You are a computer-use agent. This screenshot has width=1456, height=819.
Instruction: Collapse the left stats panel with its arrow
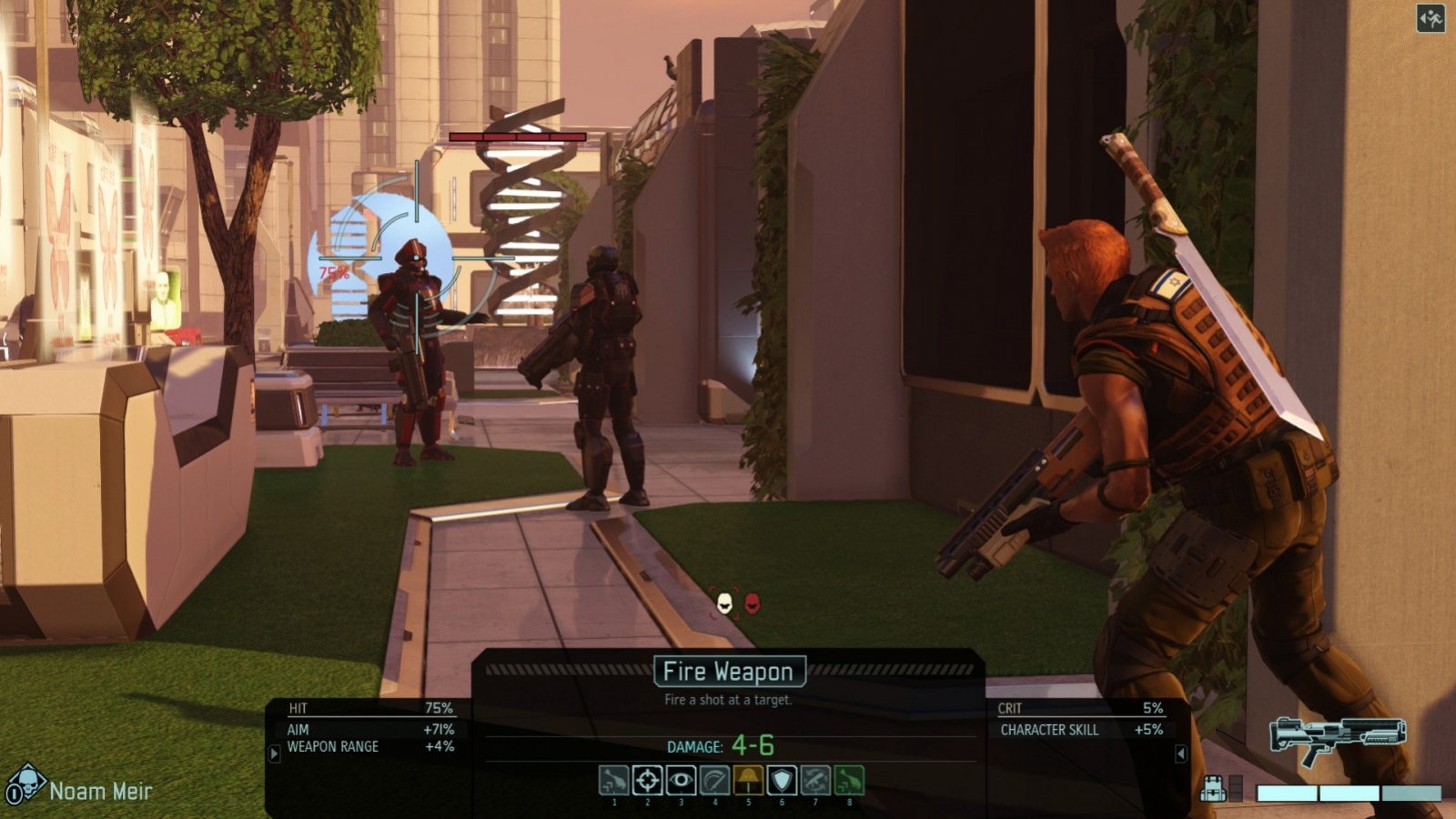(275, 753)
